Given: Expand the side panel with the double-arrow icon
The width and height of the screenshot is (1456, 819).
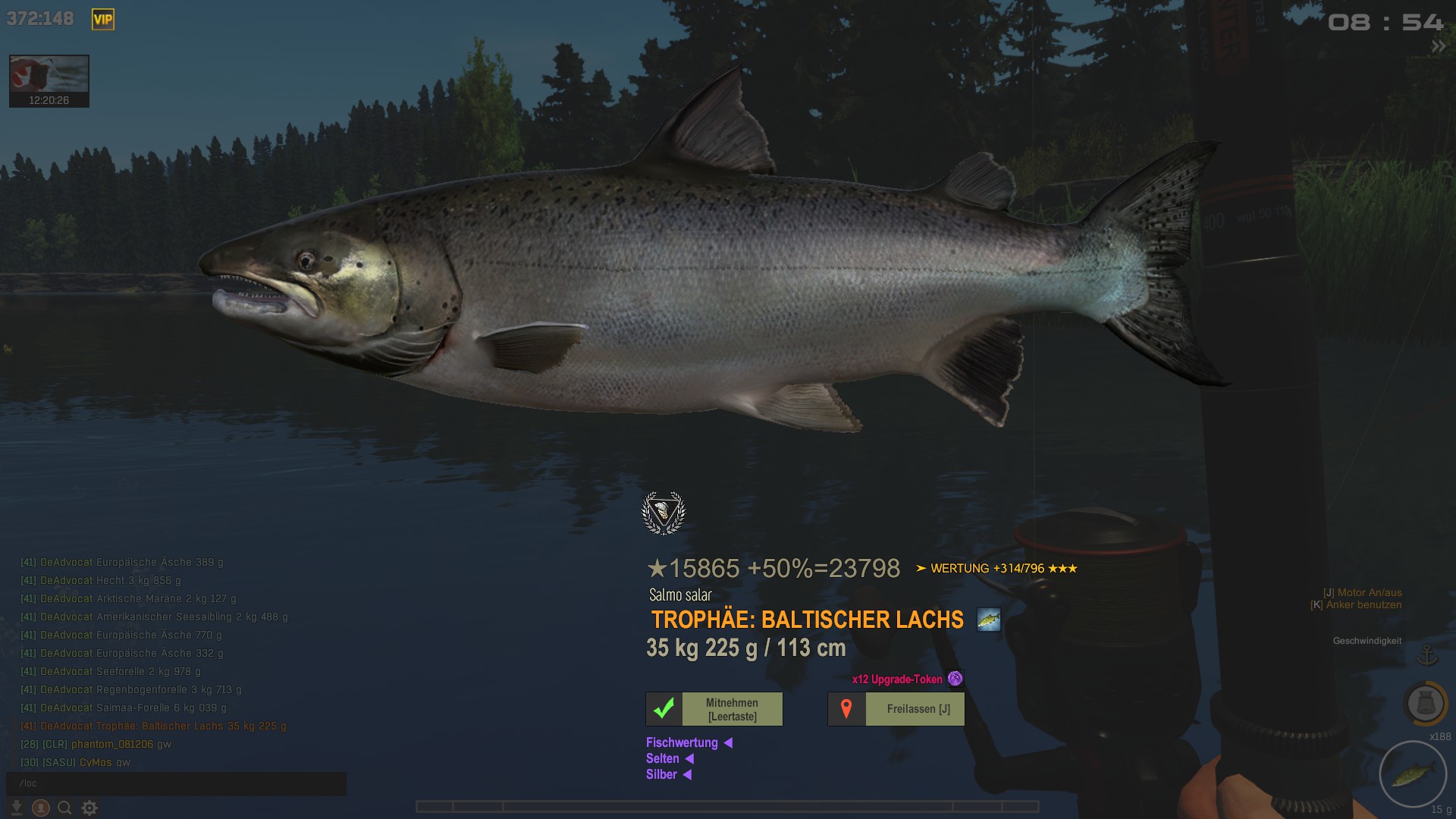Looking at the screenshot, I should coord(1438,47).
